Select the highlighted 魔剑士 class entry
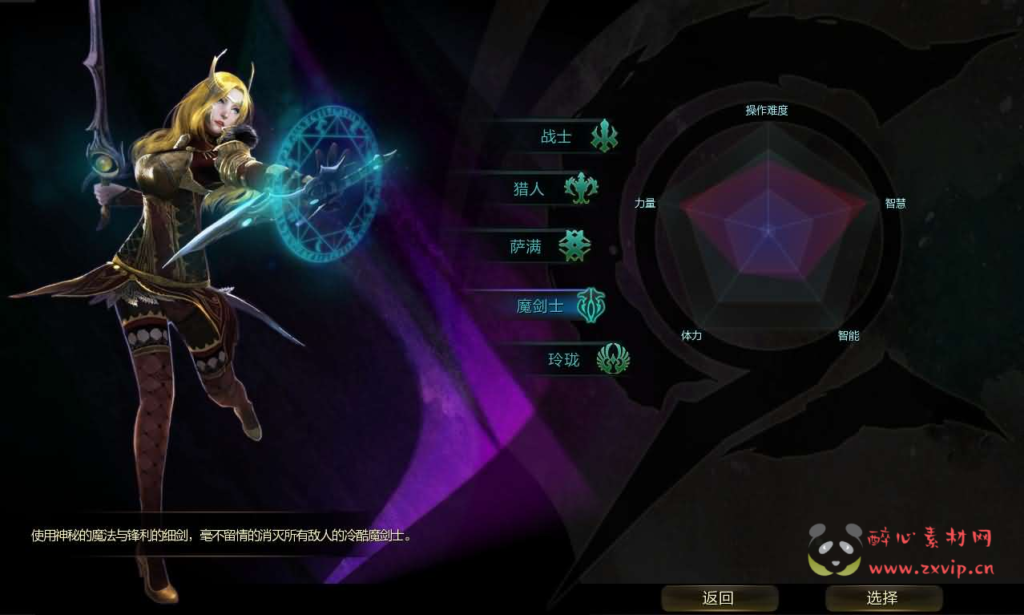 pyautogui.click(x=540, y=305)
